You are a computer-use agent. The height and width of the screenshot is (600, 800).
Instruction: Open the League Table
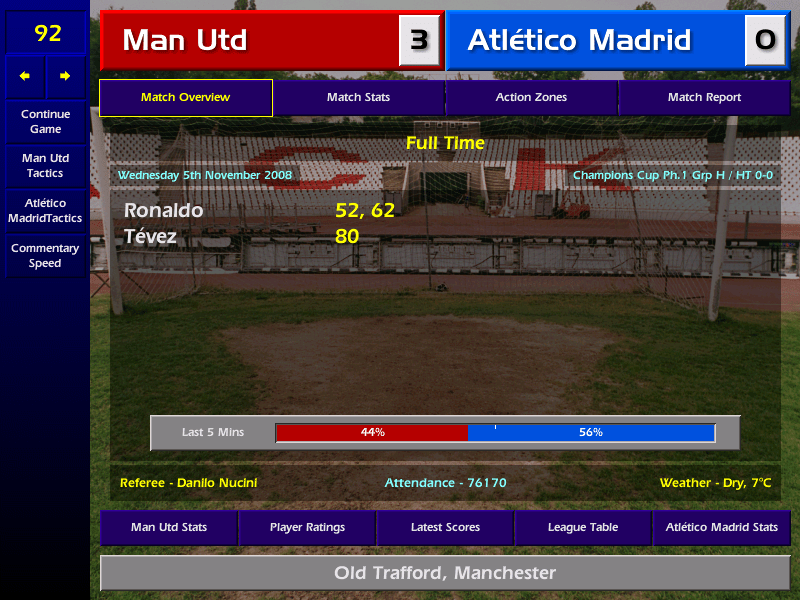pos(583,527)
